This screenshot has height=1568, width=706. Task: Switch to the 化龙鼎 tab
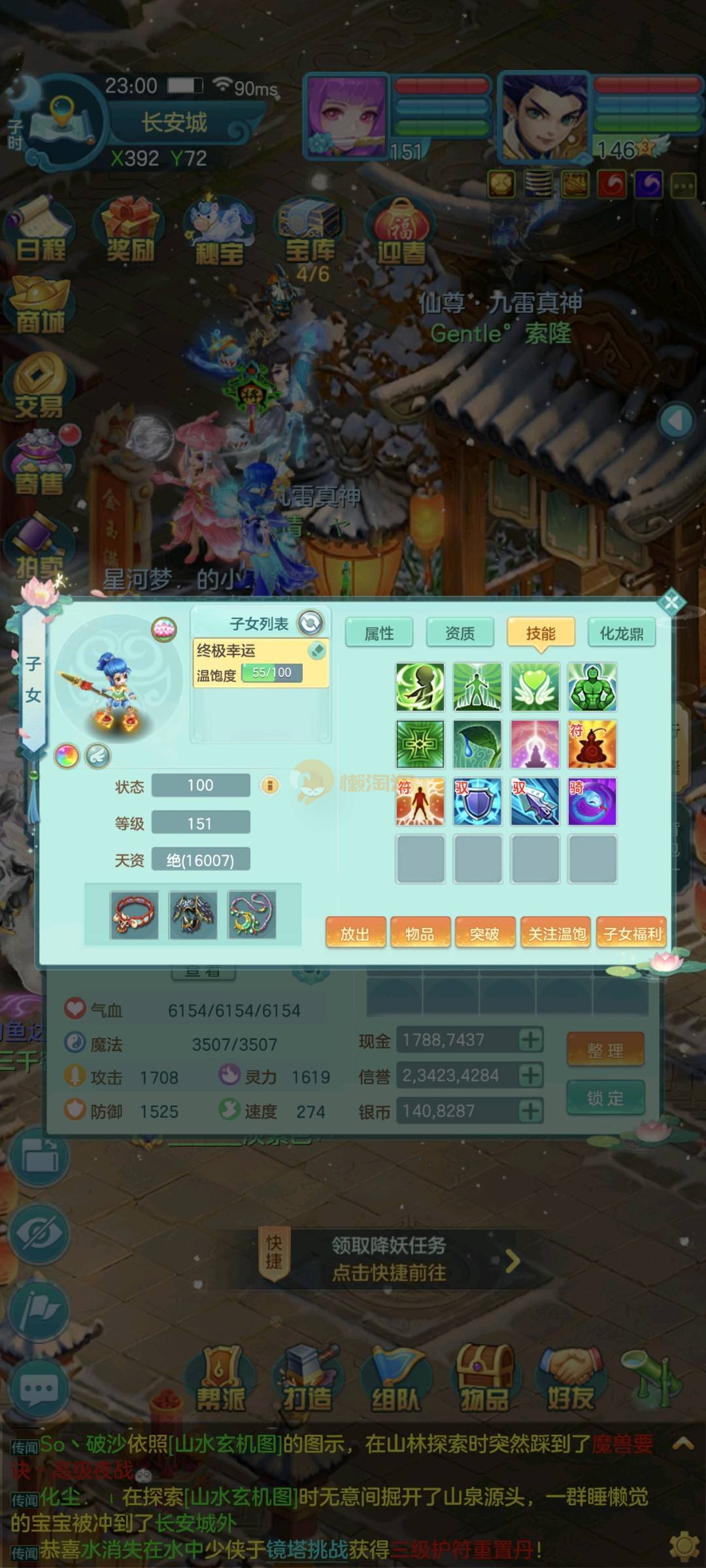pos(621,633)
